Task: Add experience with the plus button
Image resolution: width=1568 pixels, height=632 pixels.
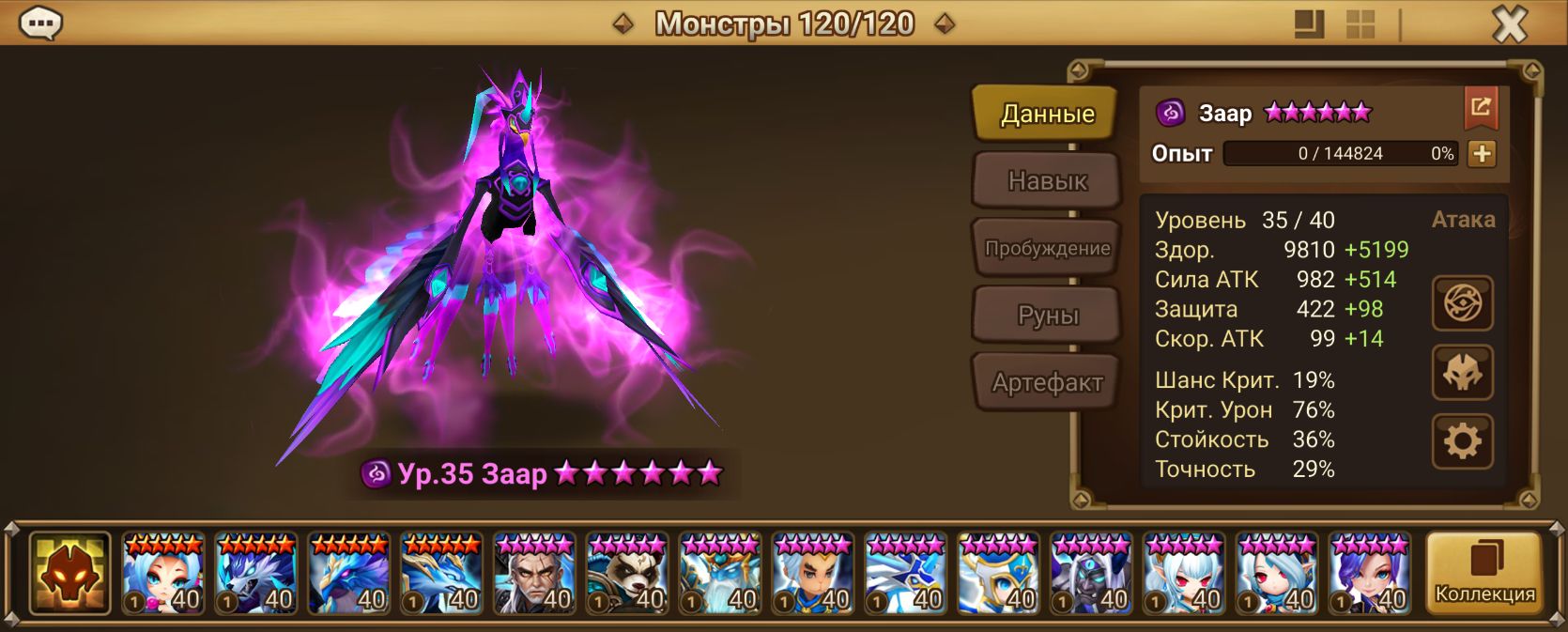Action: click(x=1481, y=154)
